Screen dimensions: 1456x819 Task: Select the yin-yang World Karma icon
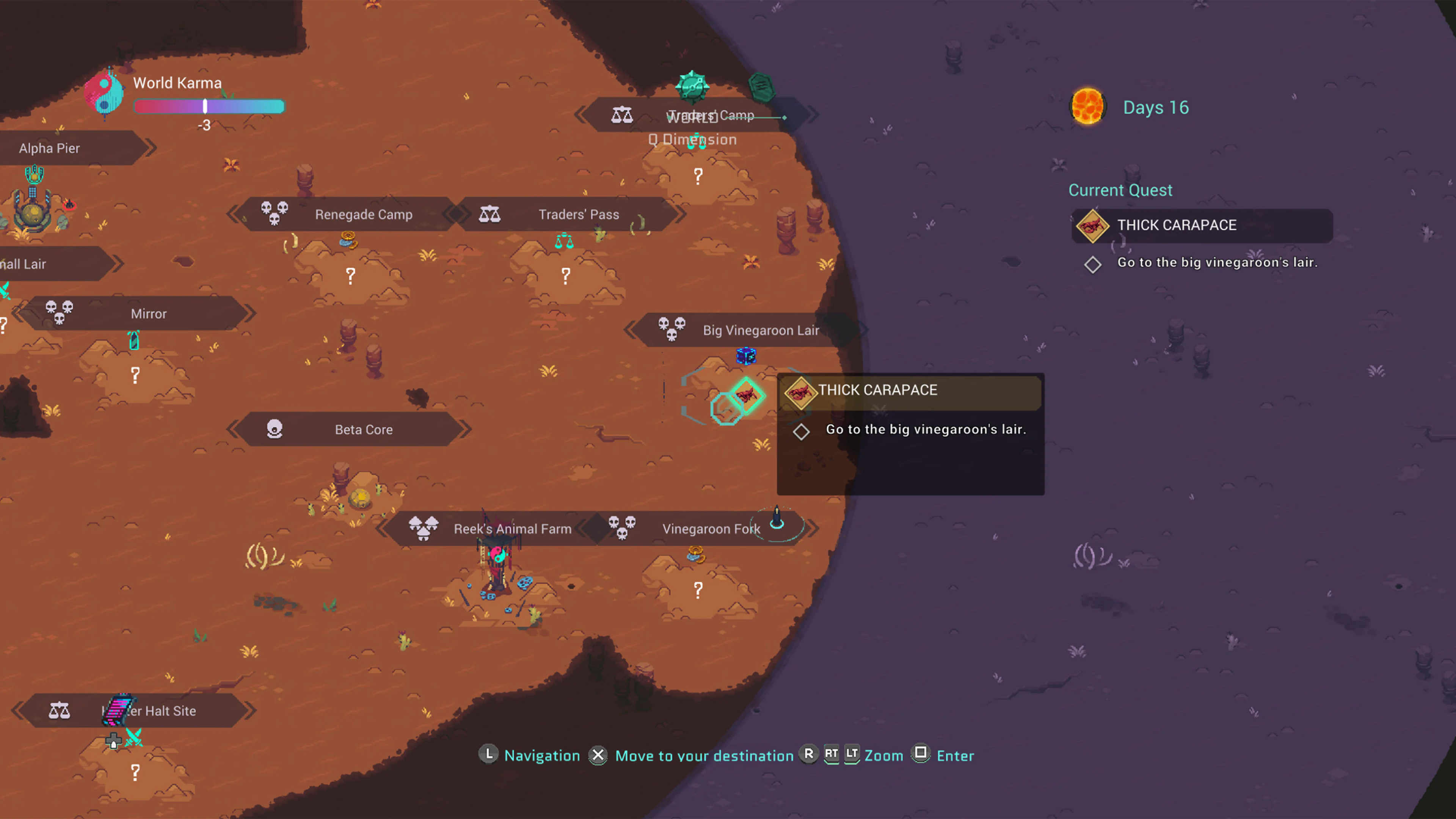click(x=104, y=93)
